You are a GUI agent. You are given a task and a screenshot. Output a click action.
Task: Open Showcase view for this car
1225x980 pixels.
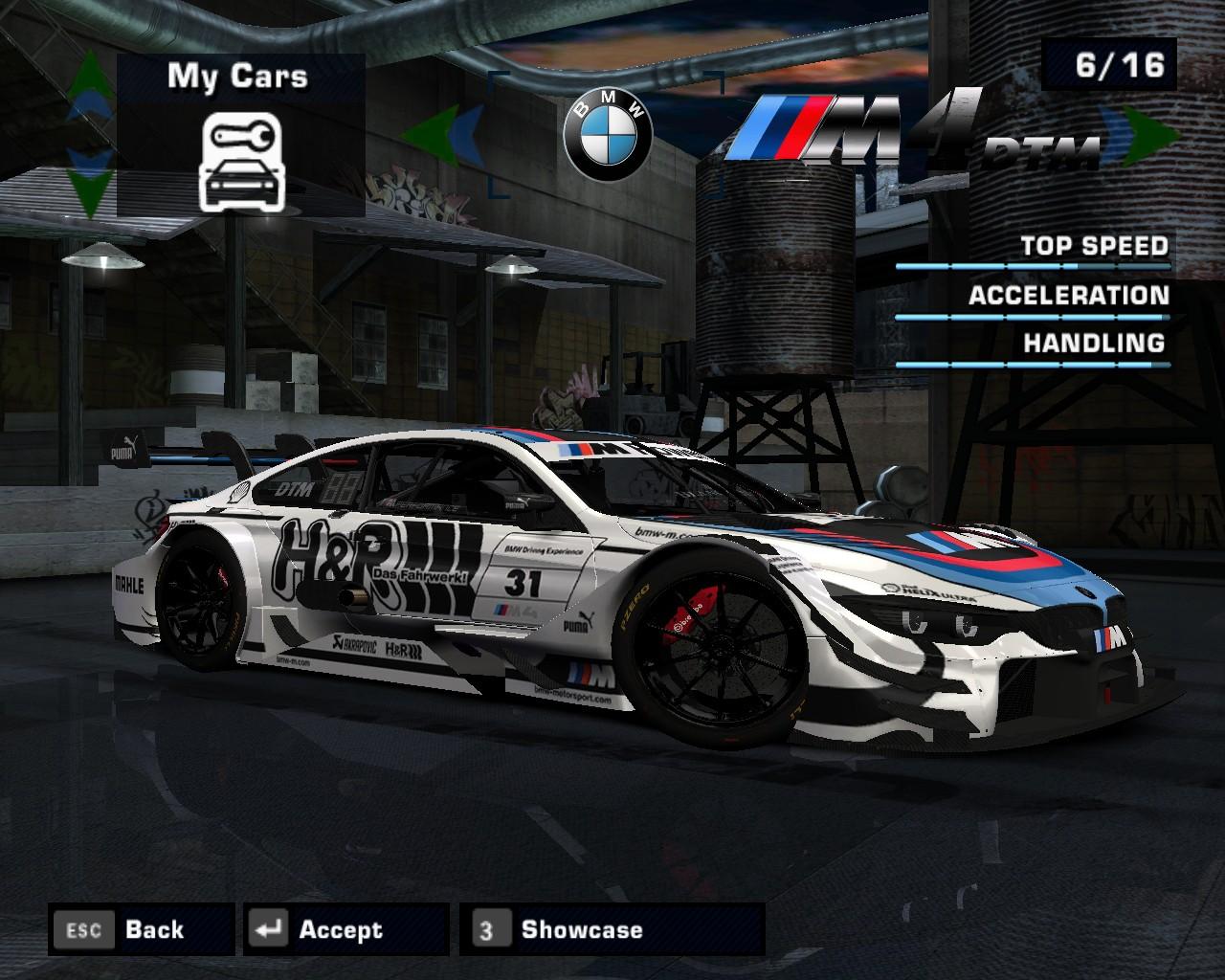tap(611, 929)
